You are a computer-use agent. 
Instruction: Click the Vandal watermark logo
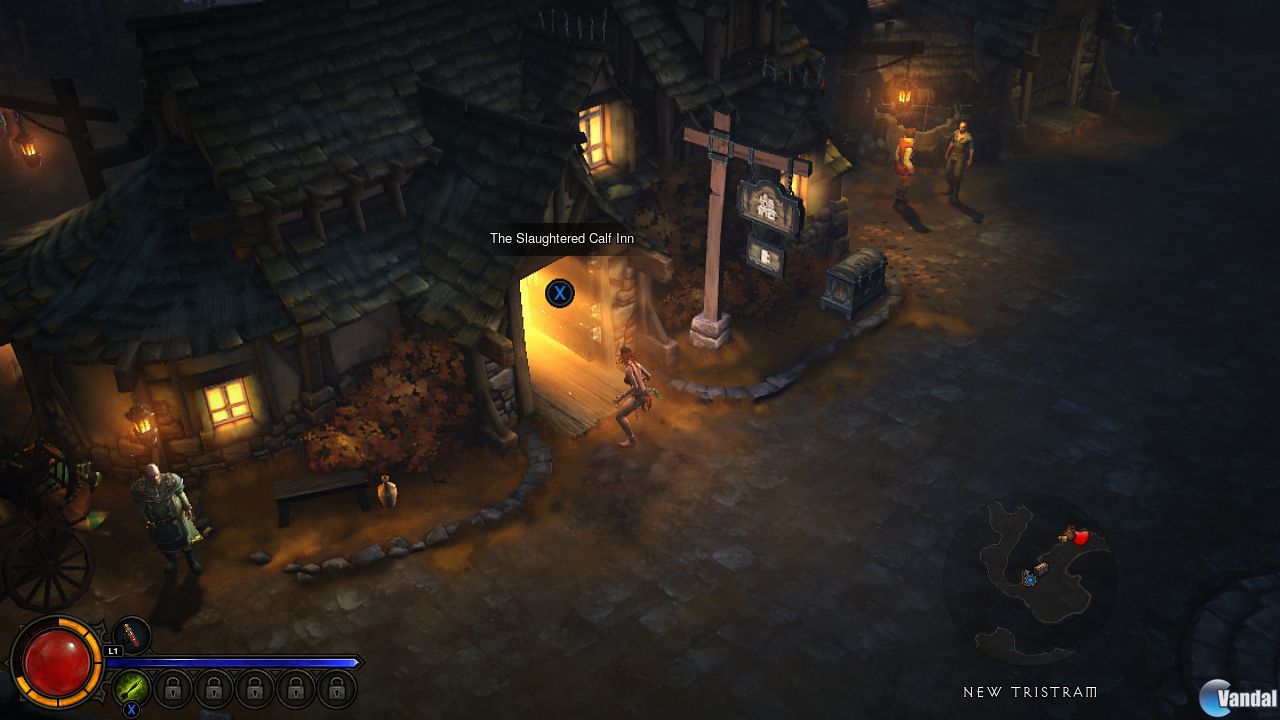(x=1238, y=696)
